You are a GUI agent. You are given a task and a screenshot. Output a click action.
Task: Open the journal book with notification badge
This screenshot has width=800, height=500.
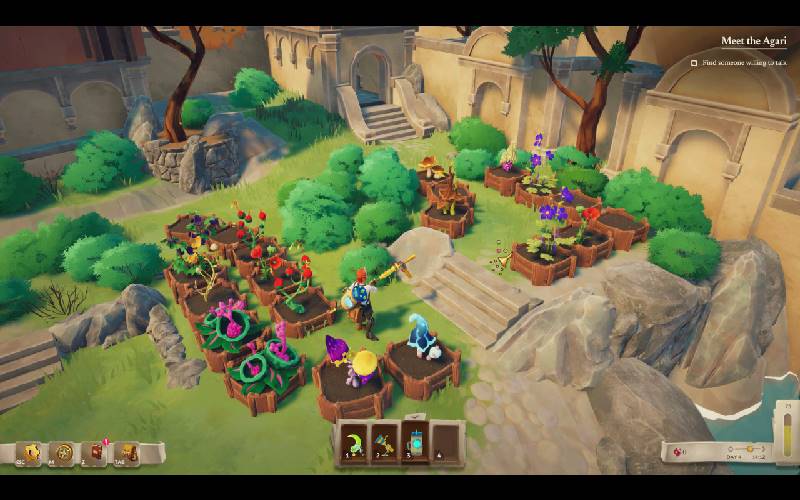coord(97,454)
